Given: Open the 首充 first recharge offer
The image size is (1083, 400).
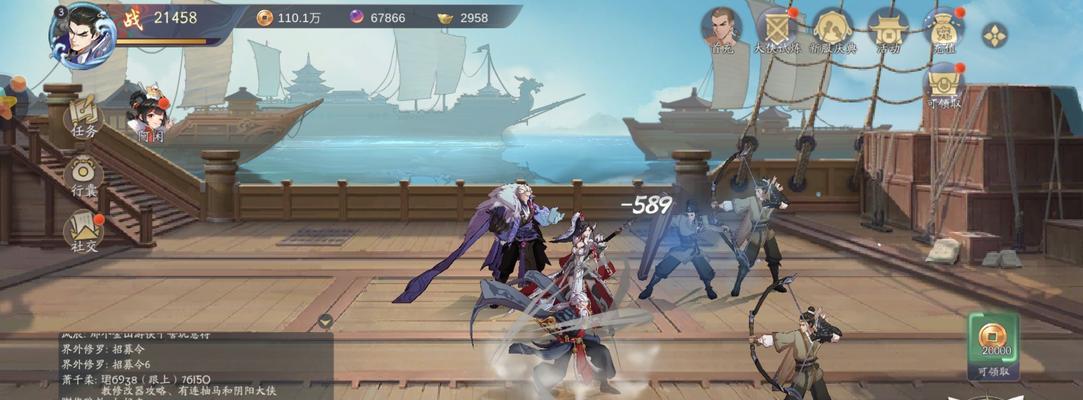Looking at the screenshot, I should point(722,30).
